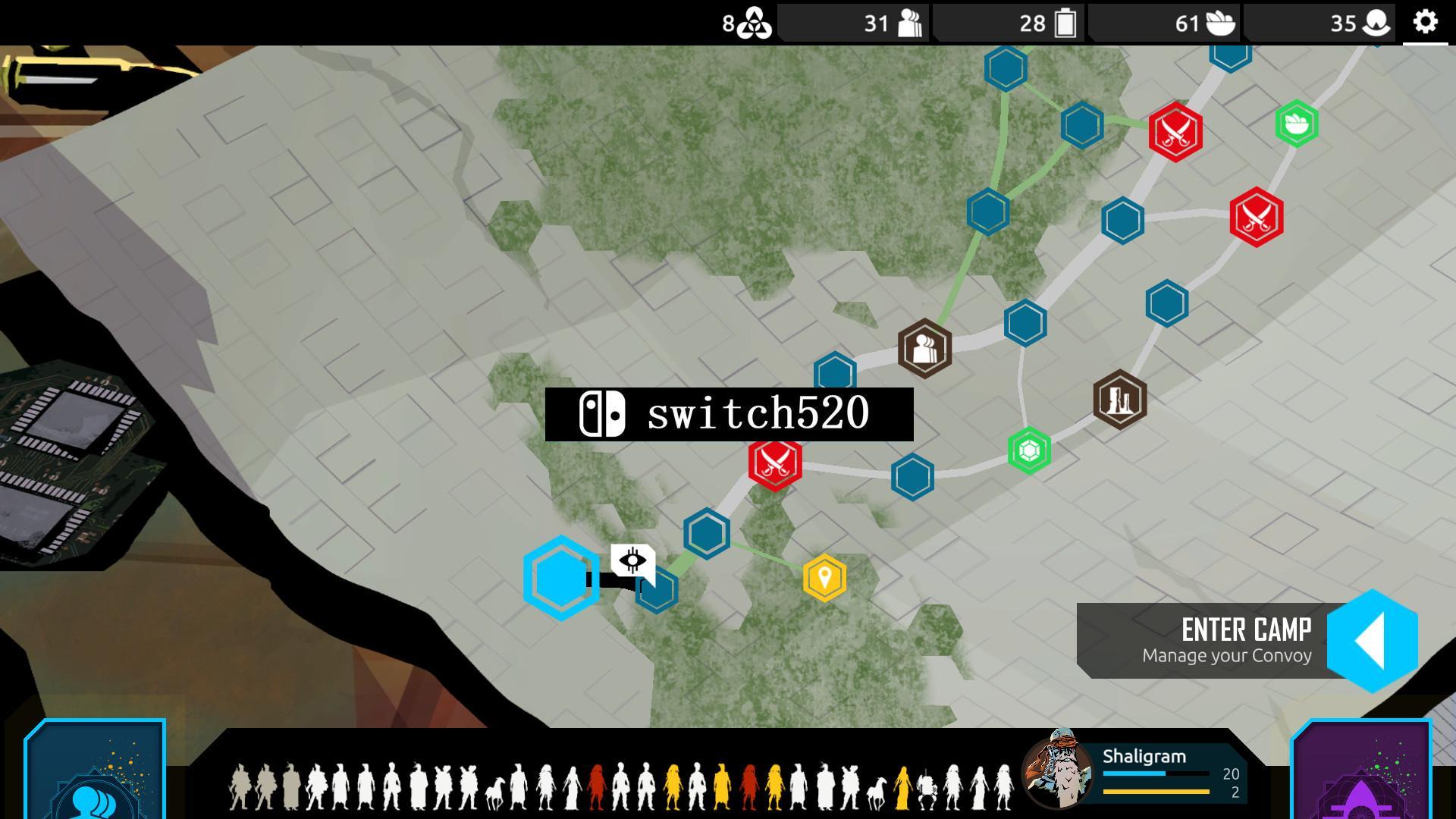Select the green gem resource map node
Image resolution: width=1456 pixels, height=819 pixels.
click(x=1029, y=451)
